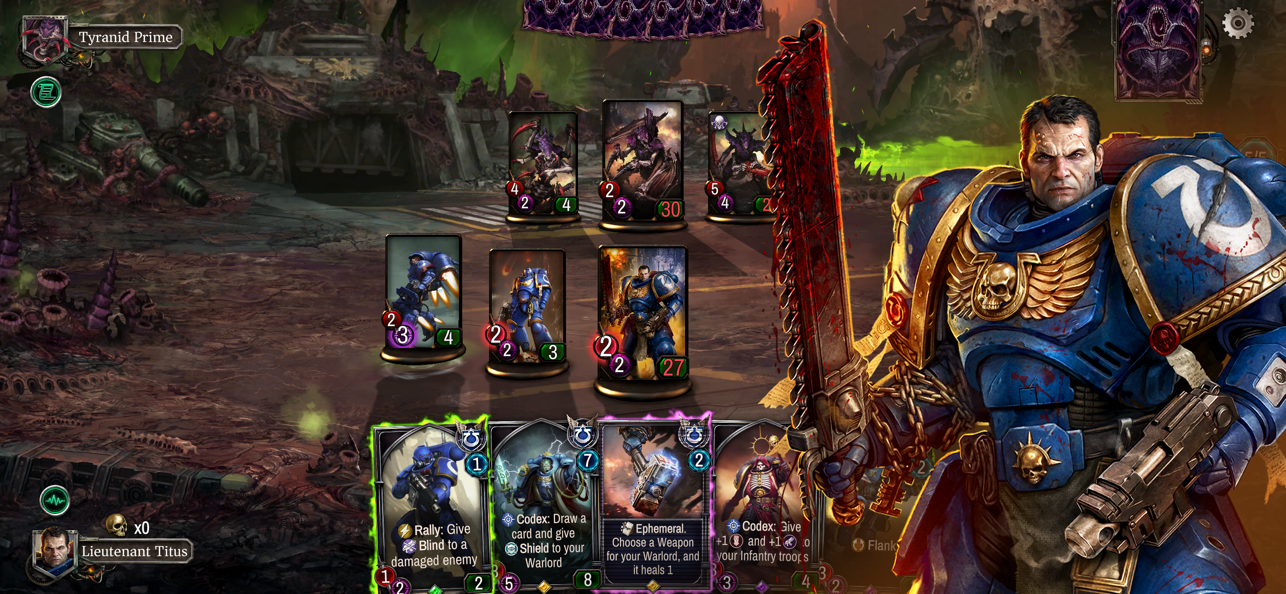Click the green waveform emote icon

coord(54,499)
